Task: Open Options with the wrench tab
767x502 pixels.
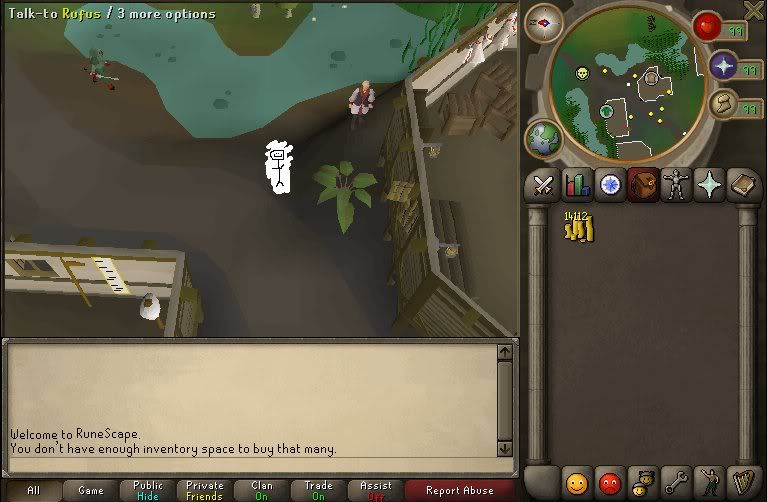Action: [x=677, y=482]
